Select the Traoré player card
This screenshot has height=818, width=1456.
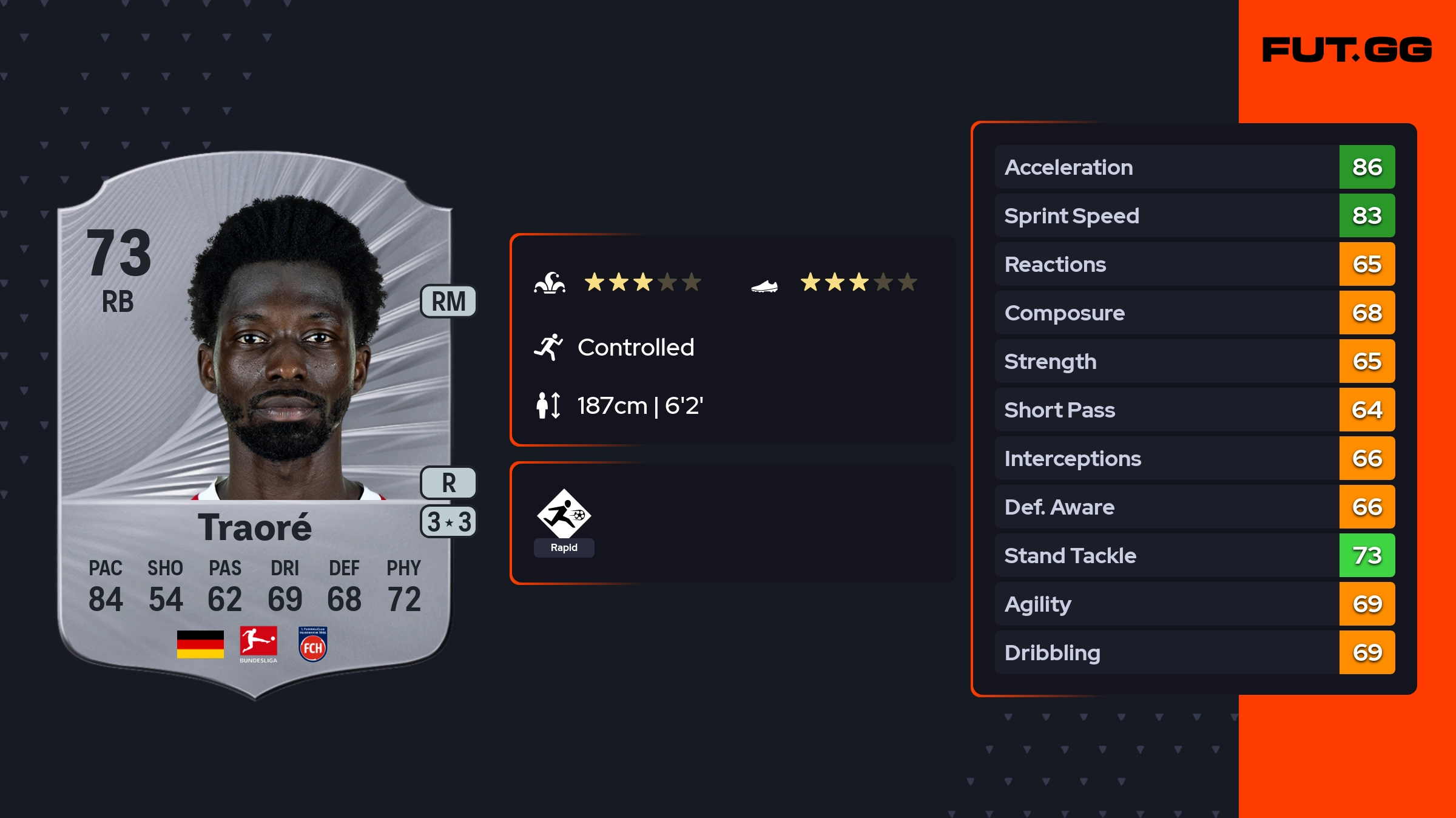pyautogui.click(x=255, y=425)
